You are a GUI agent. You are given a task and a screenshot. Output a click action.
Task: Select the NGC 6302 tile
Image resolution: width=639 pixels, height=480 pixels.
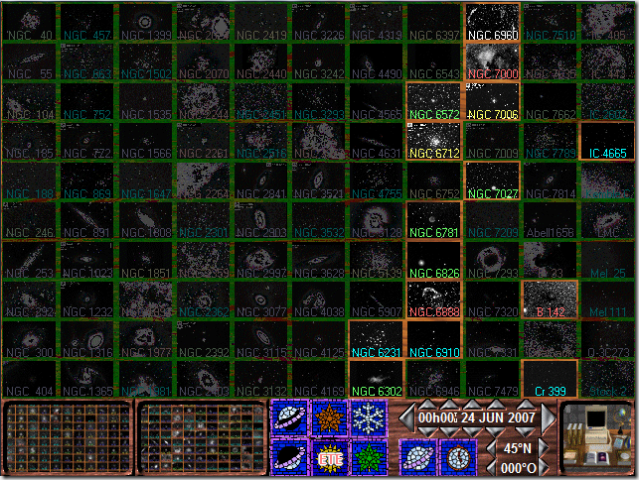tap(376, 378)
